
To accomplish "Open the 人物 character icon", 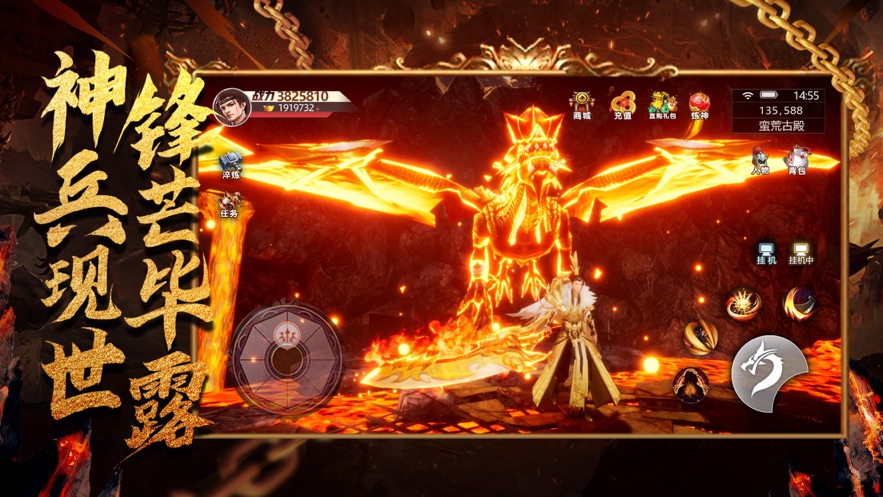I will (761, 158).
